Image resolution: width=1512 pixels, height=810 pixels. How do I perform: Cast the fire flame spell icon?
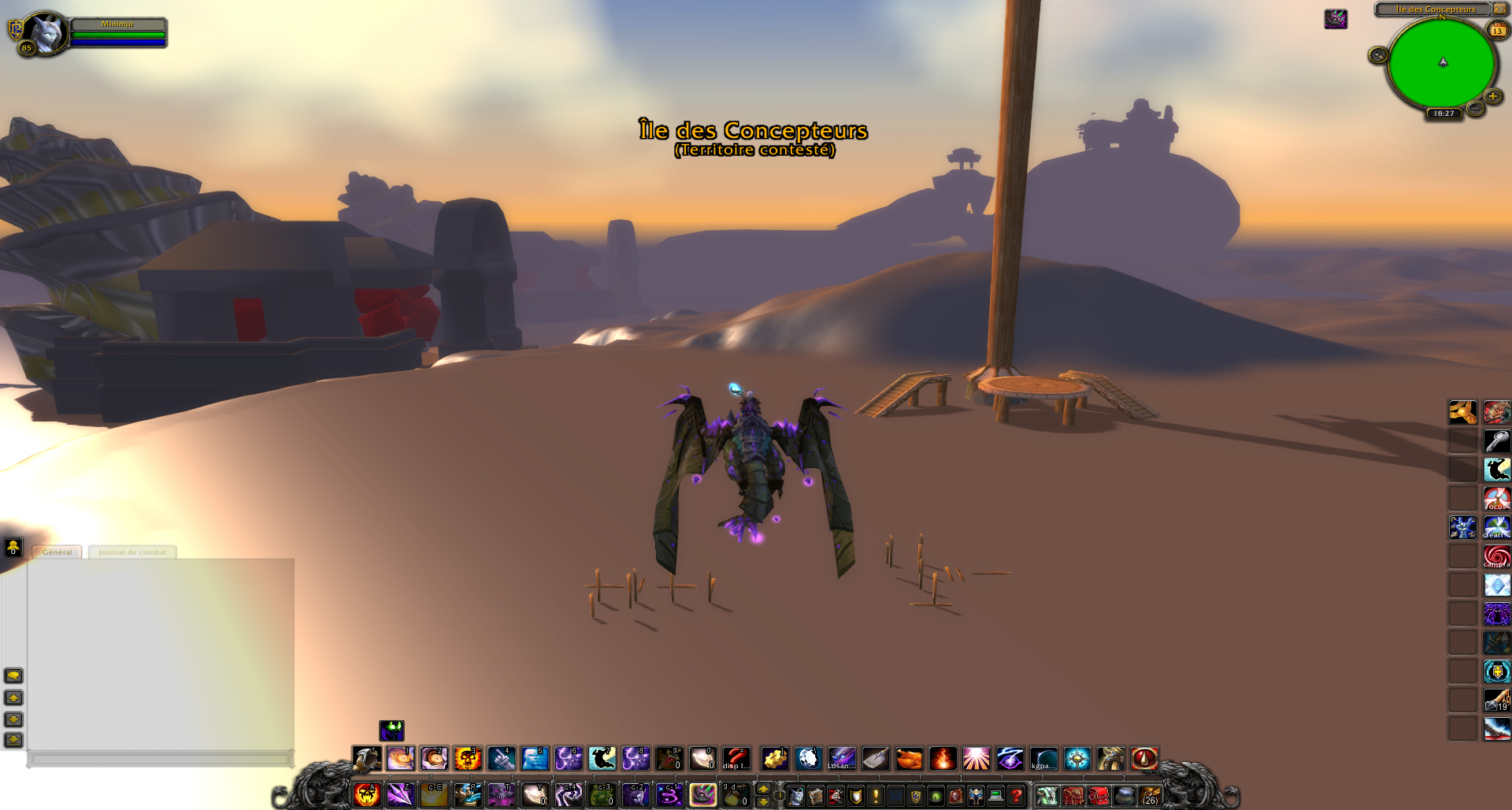pyautogui.click(x=943, y=759)
